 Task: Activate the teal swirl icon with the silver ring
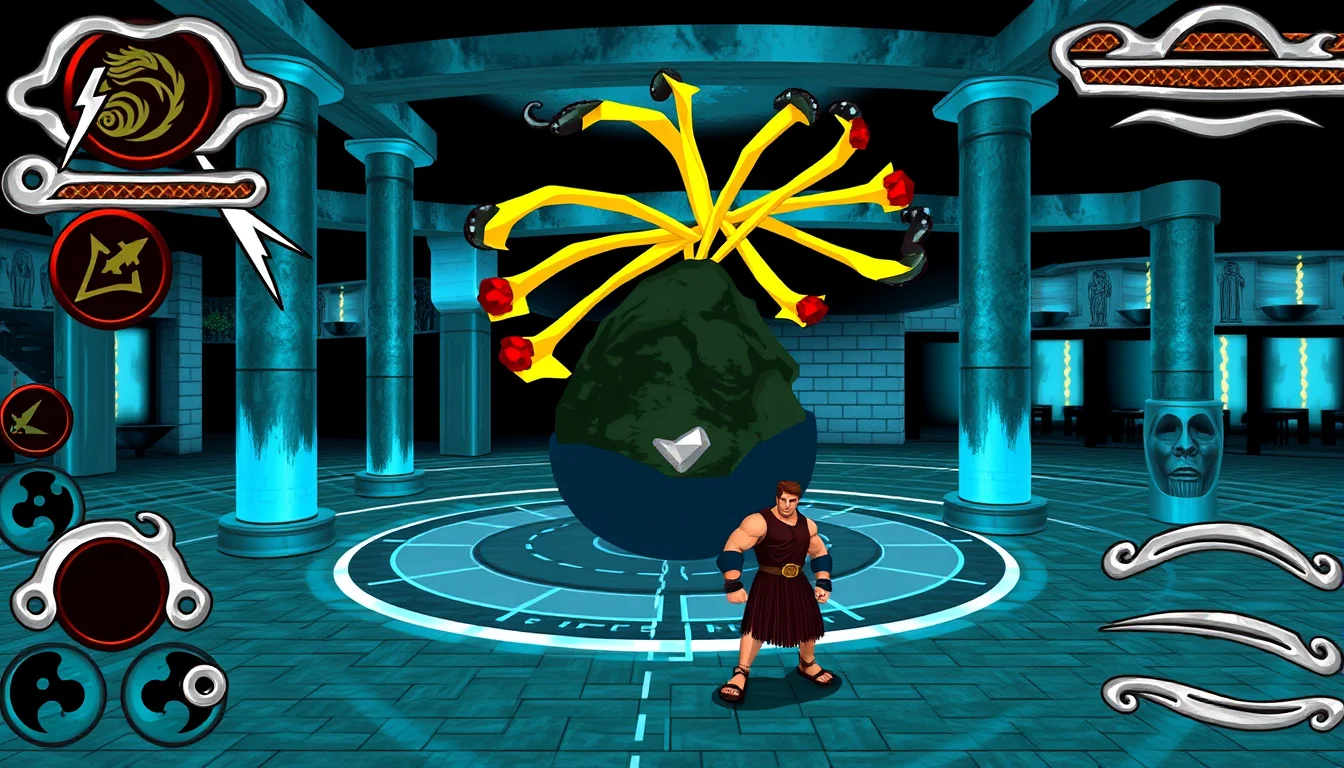click(x=174, y=693)
